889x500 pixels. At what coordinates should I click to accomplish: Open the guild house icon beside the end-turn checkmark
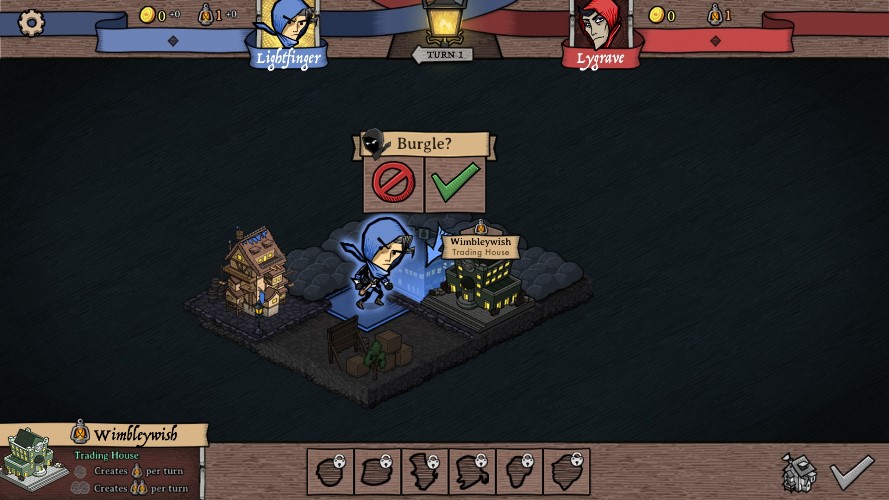(x=799, y=472)
